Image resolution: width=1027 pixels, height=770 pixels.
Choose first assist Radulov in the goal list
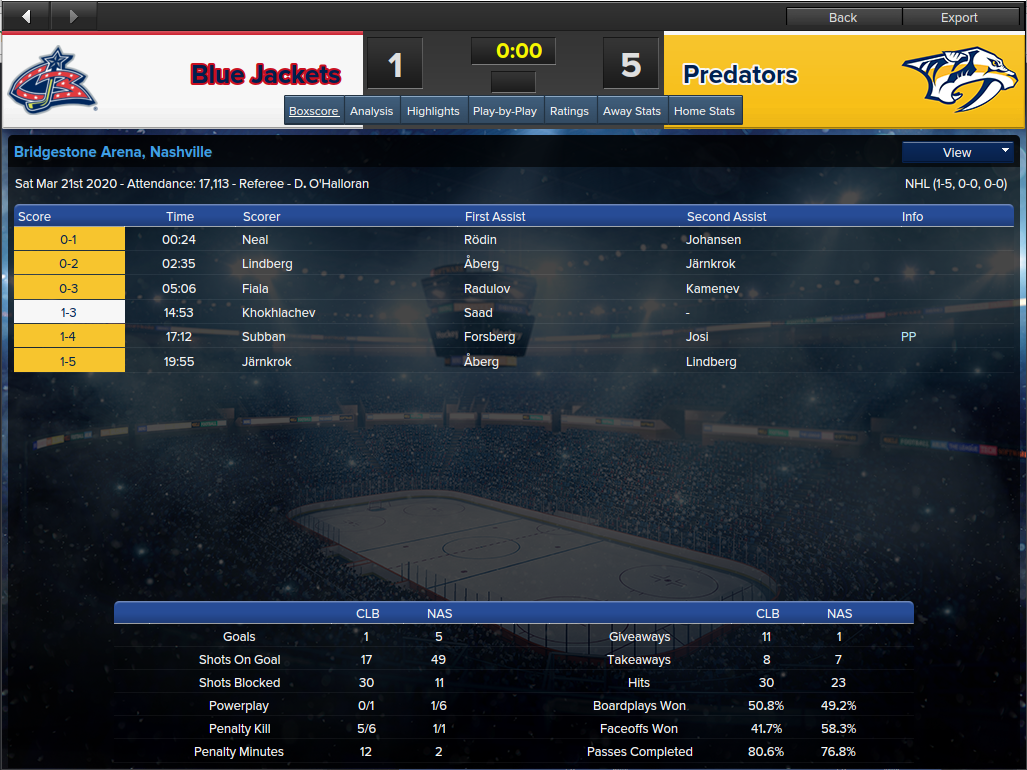[489, 288]
